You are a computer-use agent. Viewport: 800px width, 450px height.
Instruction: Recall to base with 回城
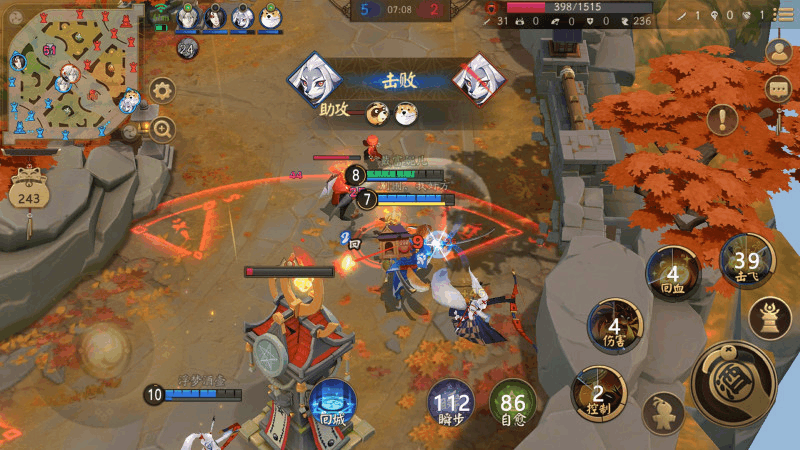tap(331, 404)
